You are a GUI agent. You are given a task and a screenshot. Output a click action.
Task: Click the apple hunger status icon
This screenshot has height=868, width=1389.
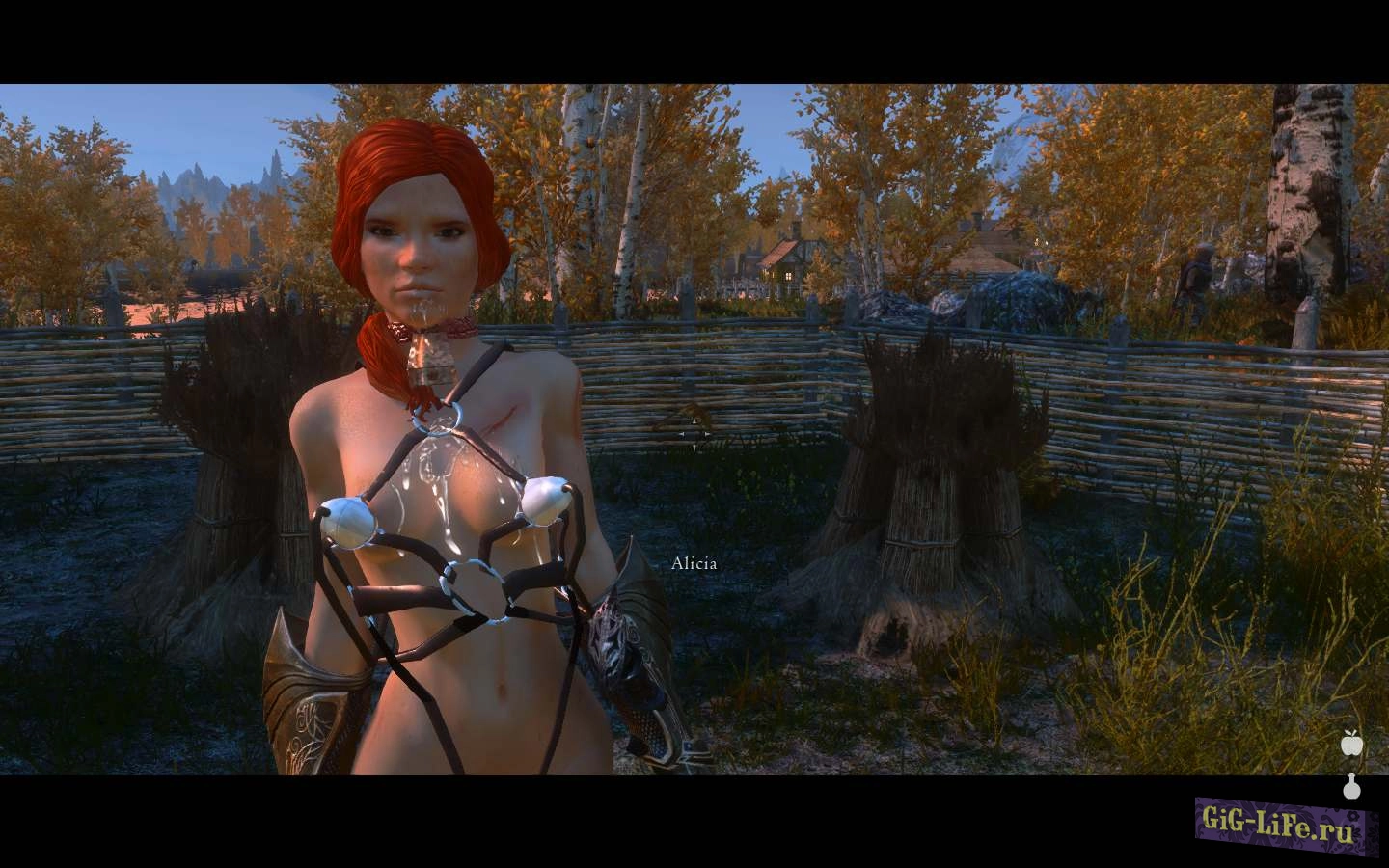point(1350,743)
